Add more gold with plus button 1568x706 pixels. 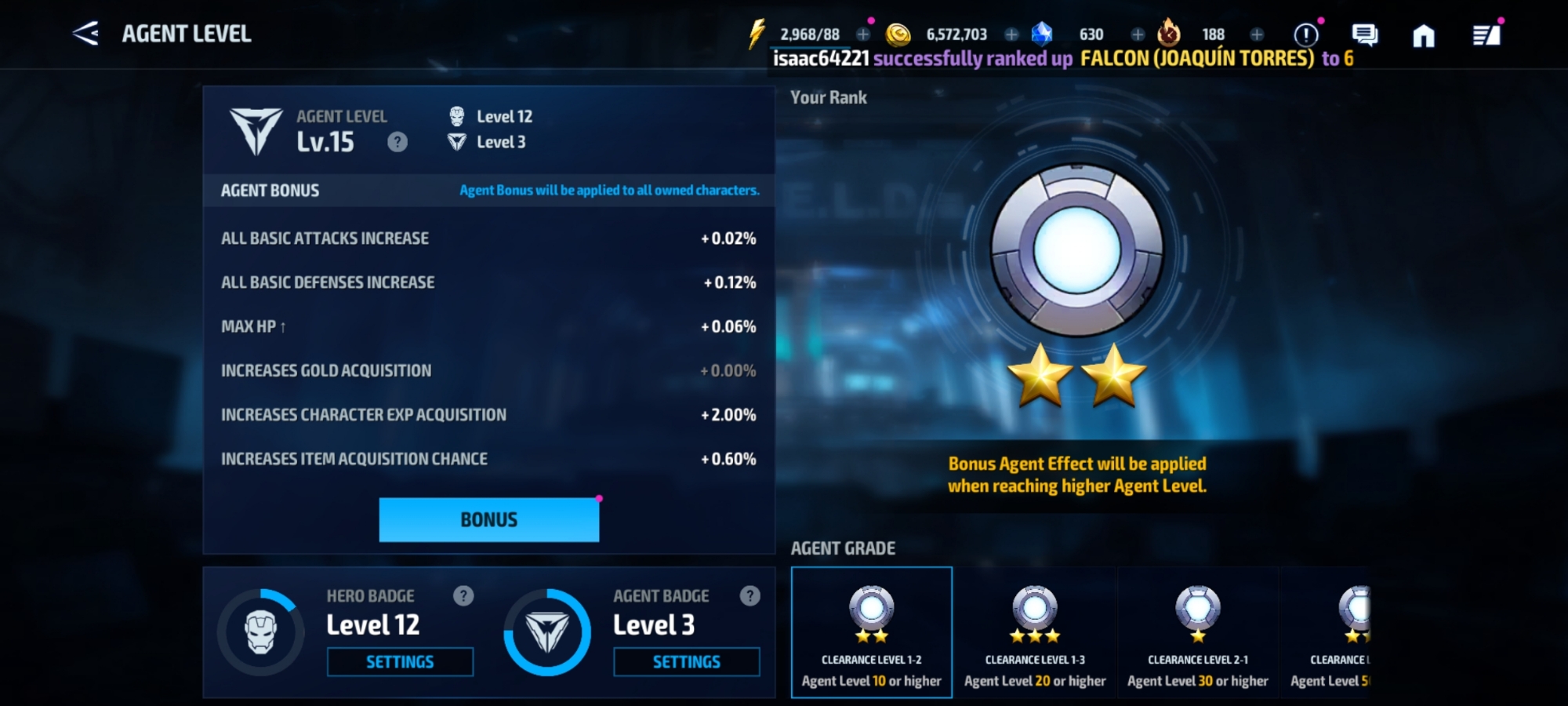point(1011,35)
